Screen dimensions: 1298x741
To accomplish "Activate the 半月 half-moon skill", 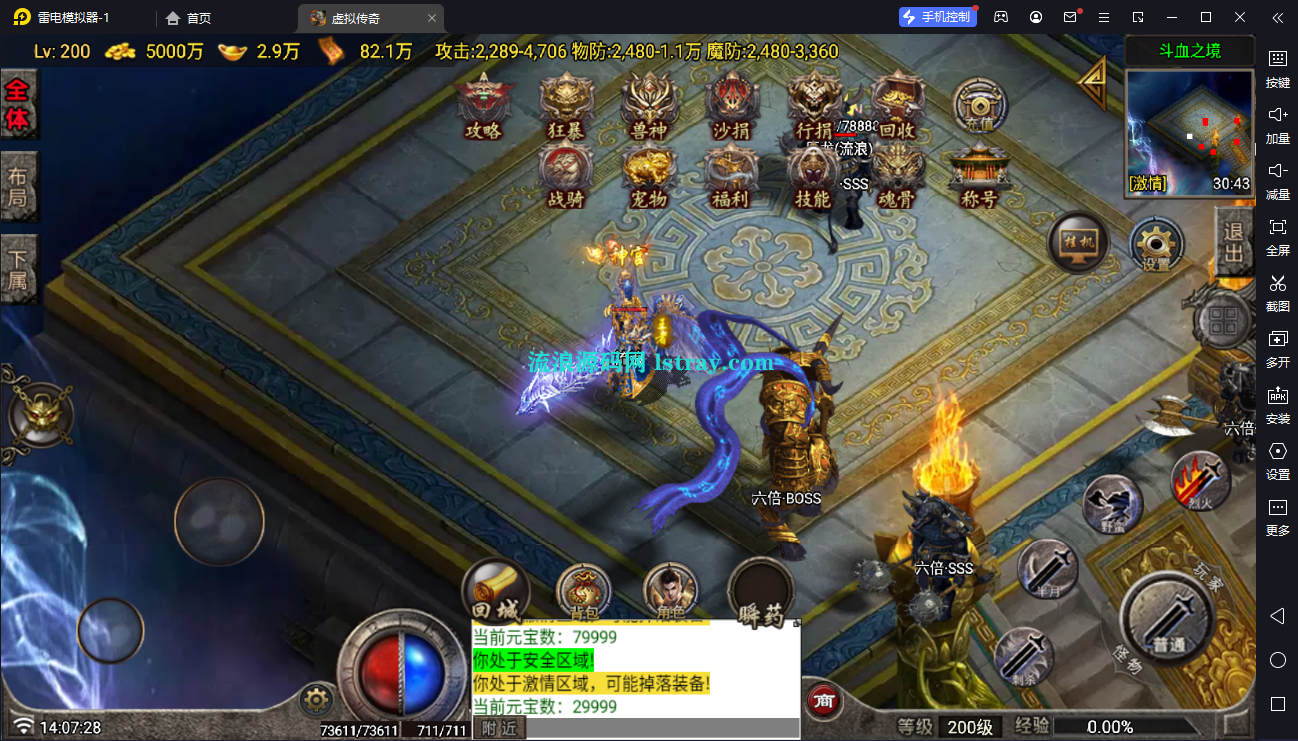I will 1047,570.
